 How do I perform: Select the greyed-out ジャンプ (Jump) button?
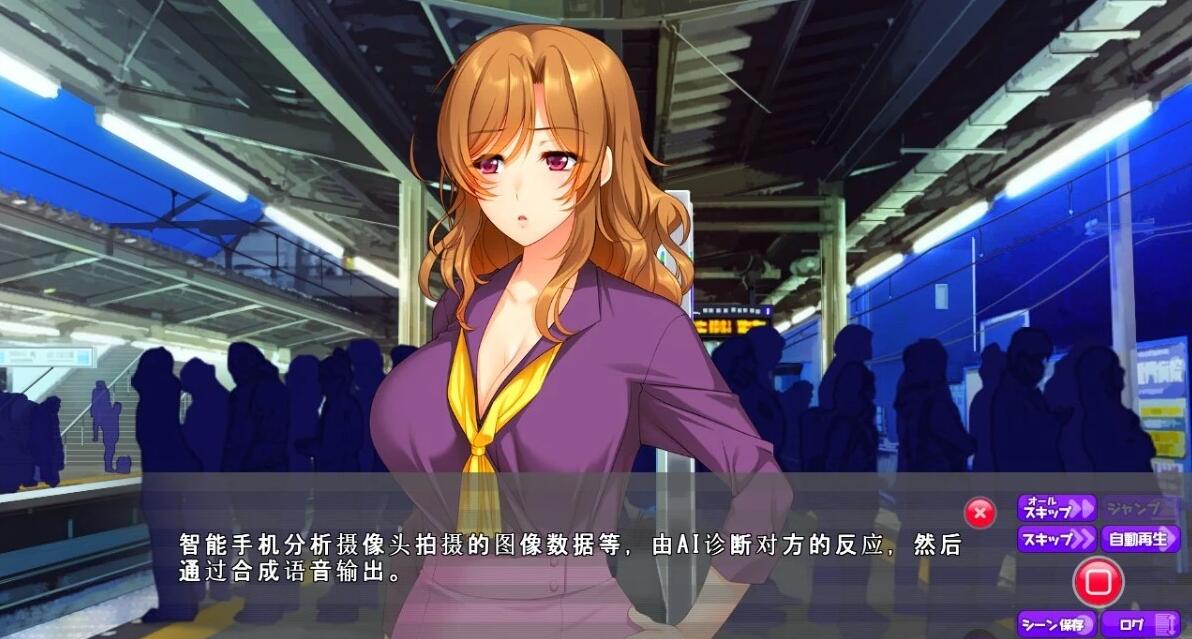pyautogui.click(x=1141, y=508)
